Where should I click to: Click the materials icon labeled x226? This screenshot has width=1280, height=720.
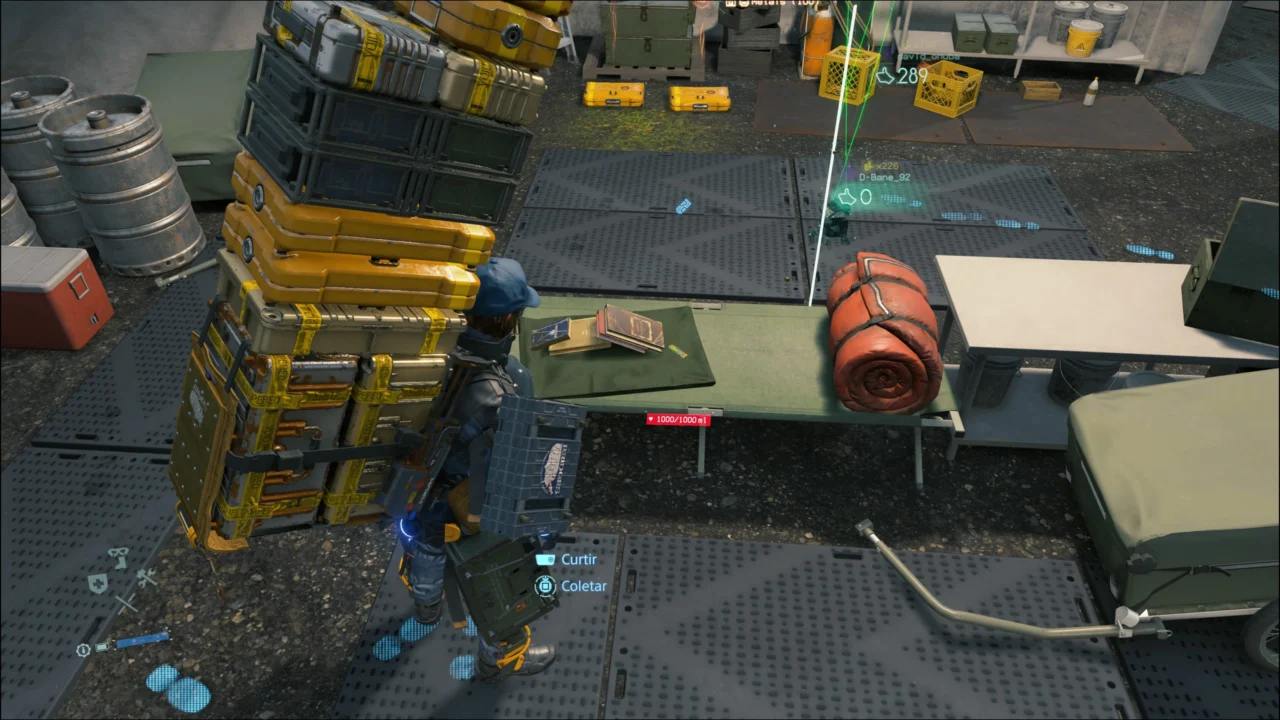[867, 166]
